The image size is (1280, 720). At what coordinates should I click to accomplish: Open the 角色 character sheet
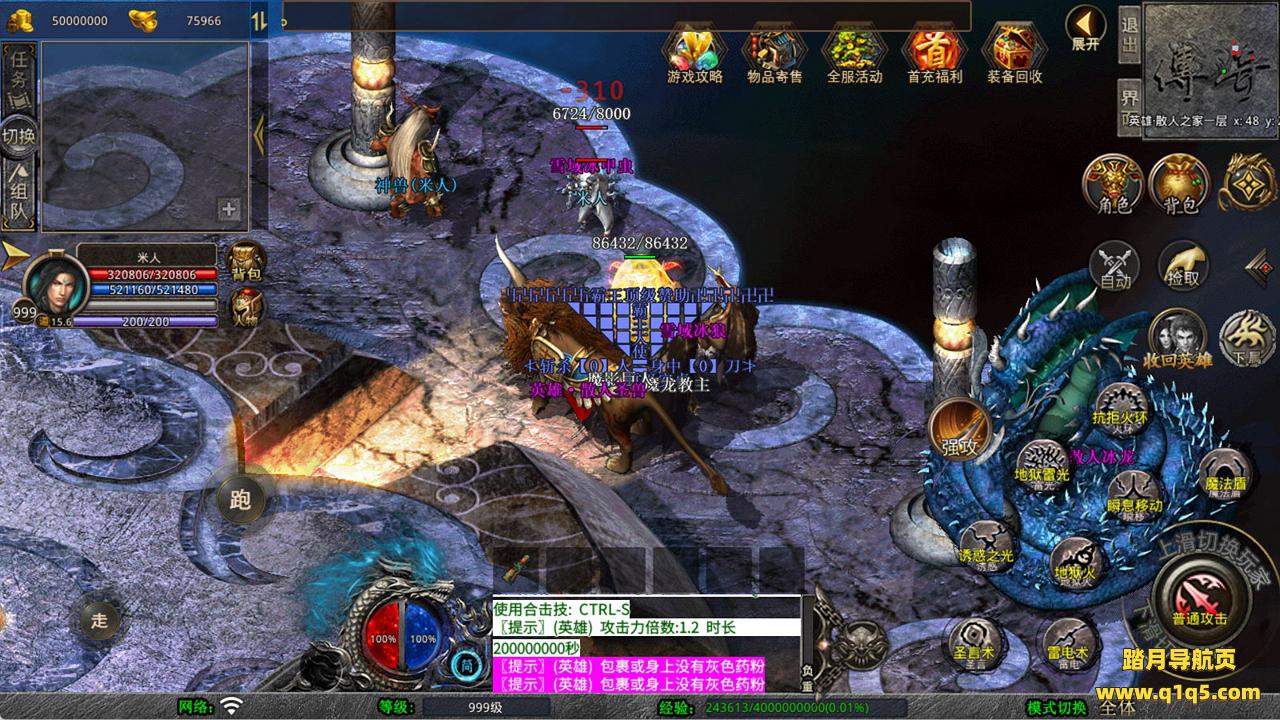click(1113, 183)
